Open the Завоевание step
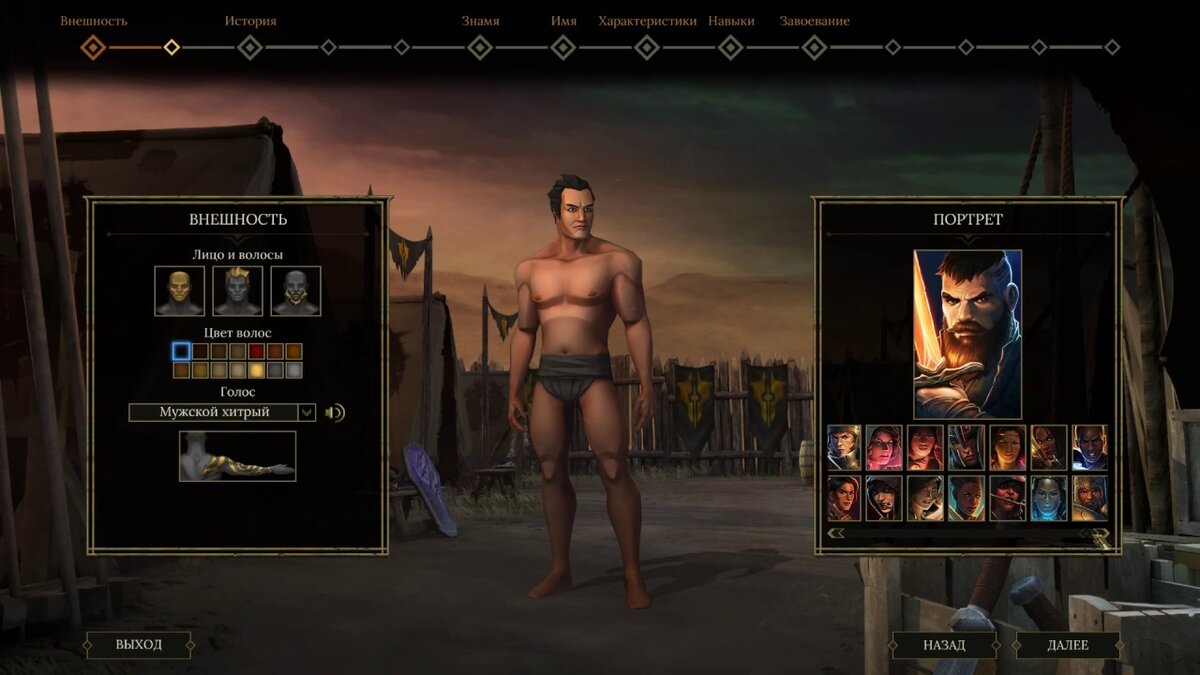Image resolution: width=1200 pixels, height=675 pixels. click(x=814, y=47)
